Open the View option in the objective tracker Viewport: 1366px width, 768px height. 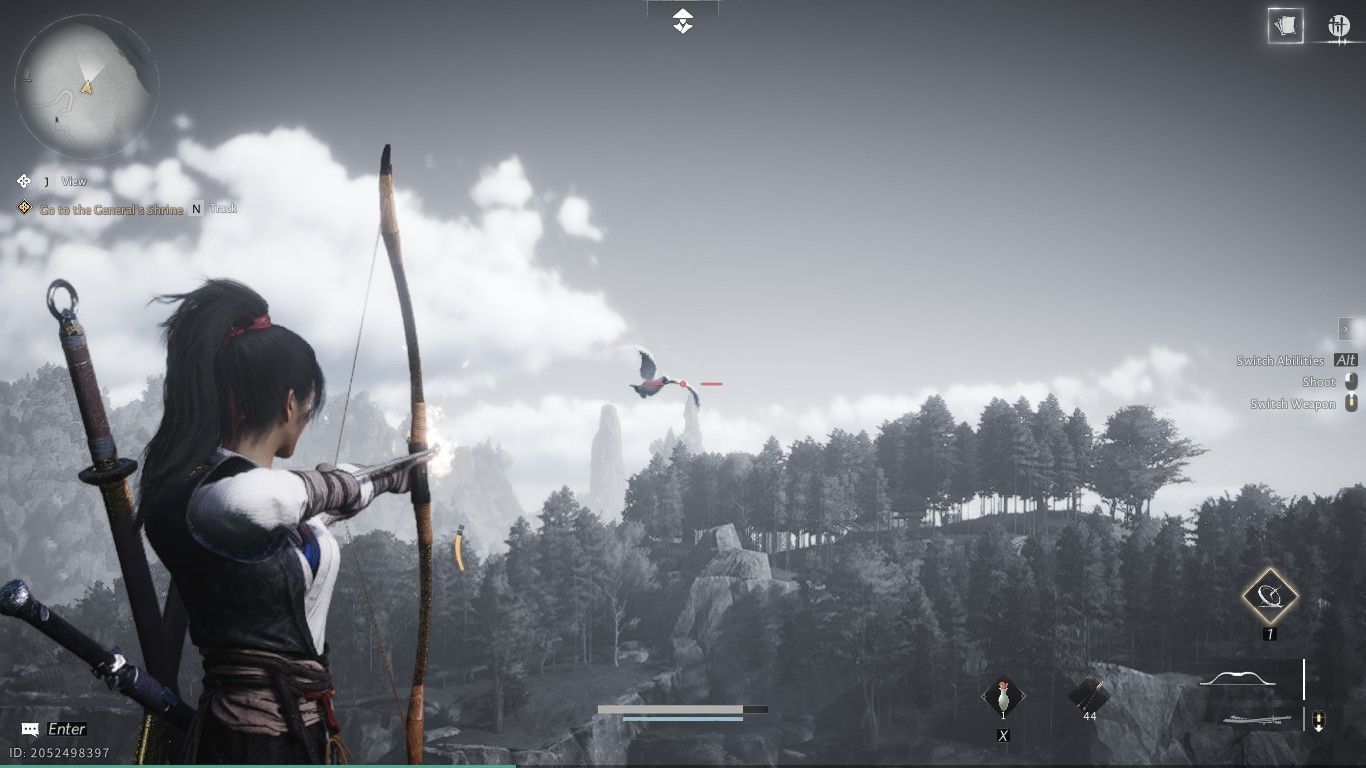click(71, 181)
